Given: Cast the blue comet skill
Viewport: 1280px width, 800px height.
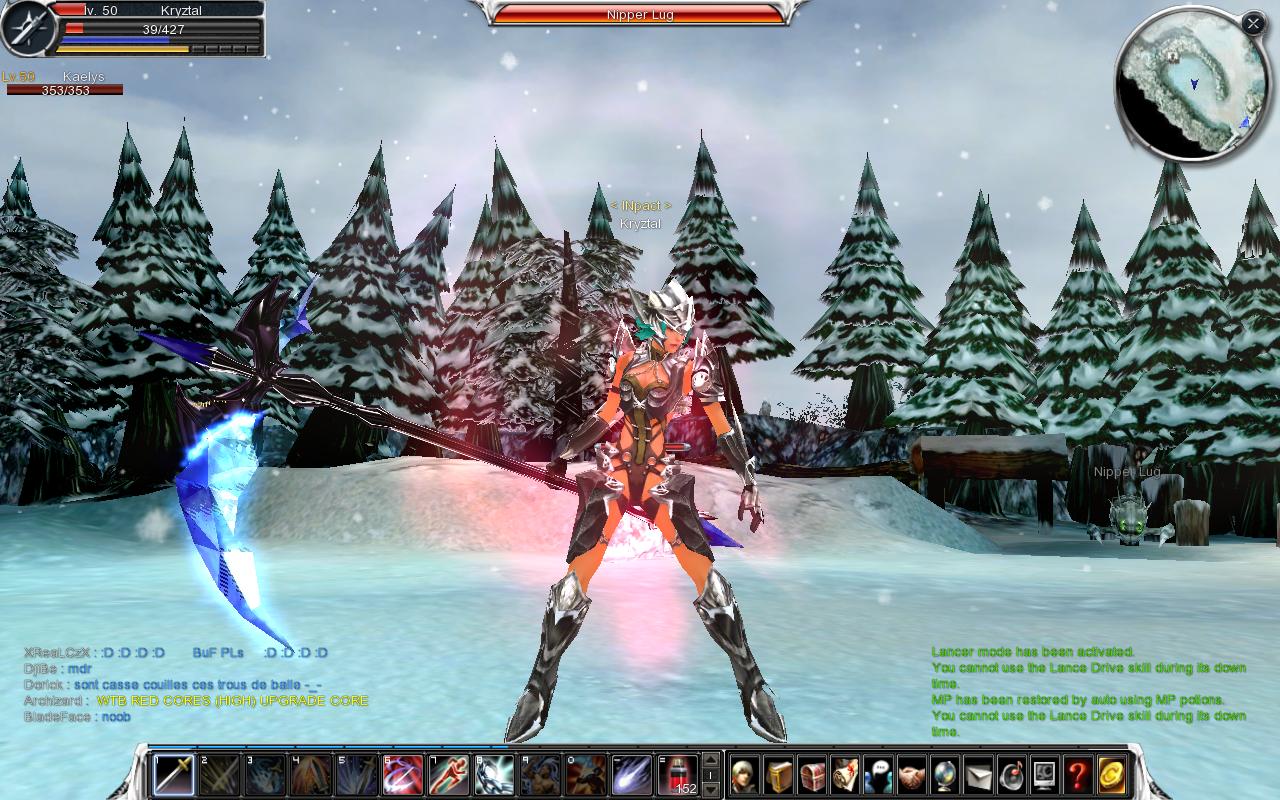Looking at the screenshot, I should [633, 775].
